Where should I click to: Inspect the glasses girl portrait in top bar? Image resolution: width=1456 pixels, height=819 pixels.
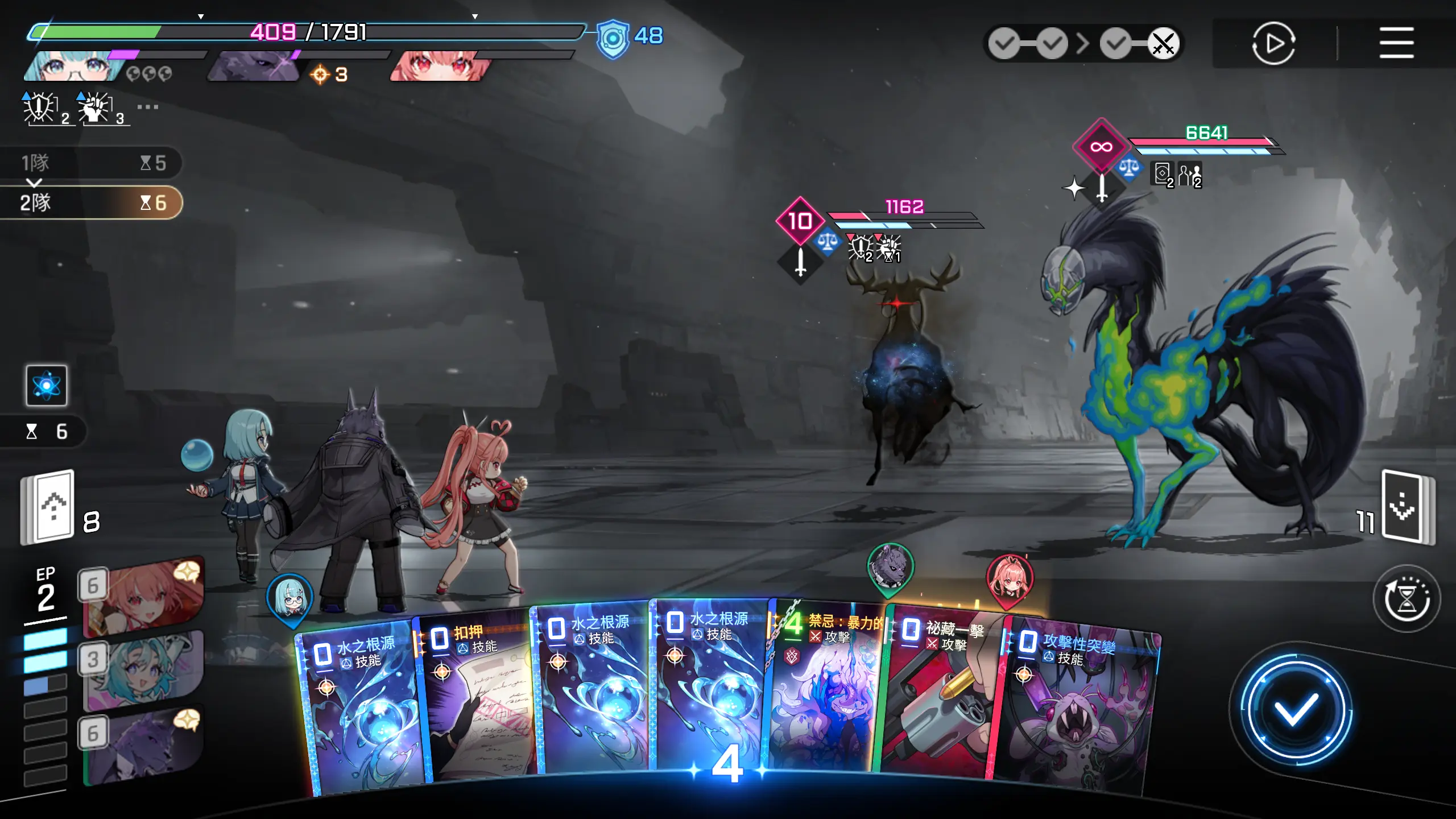(74, 67)
